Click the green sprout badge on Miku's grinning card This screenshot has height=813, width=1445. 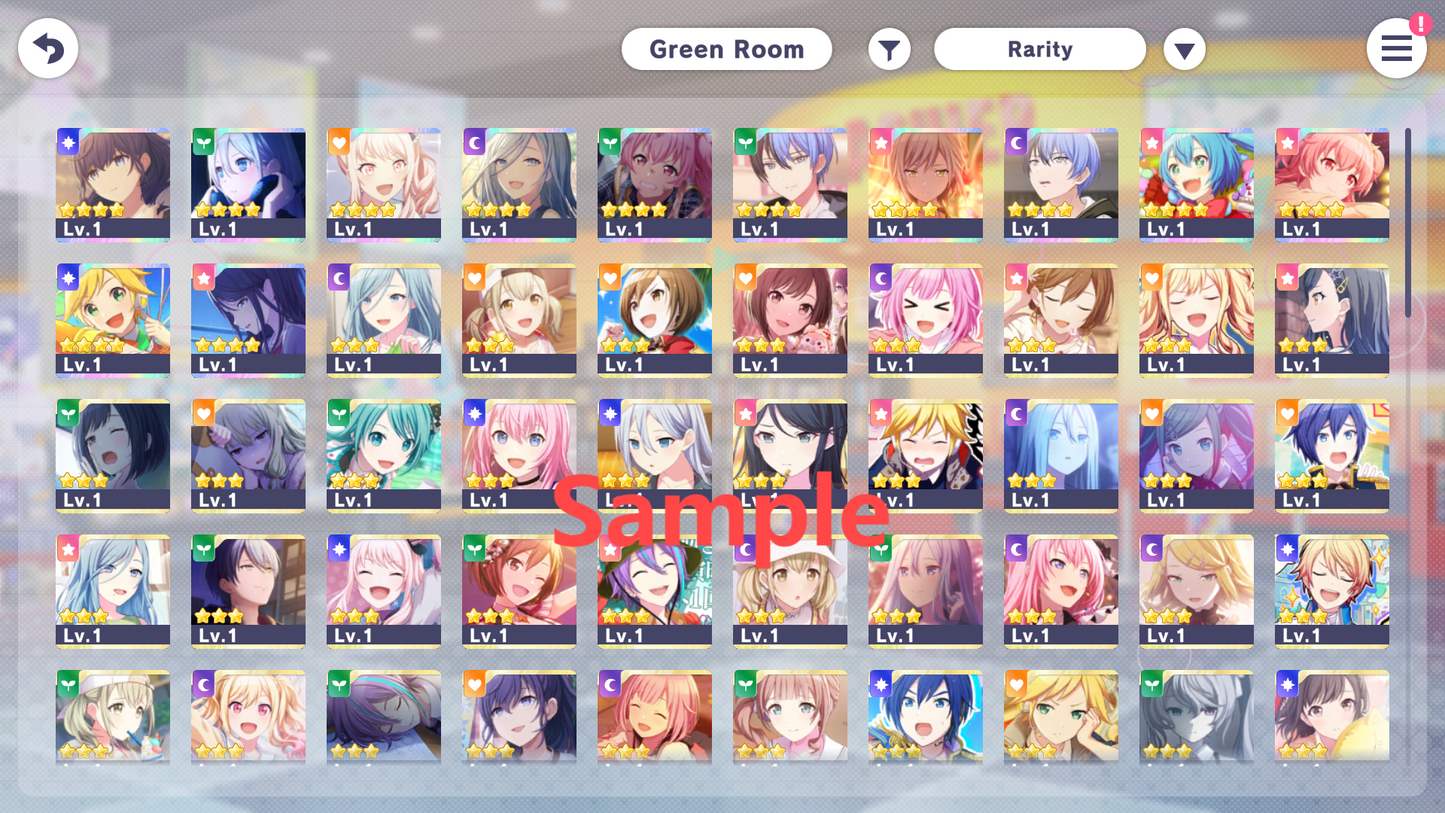pyautogui.click(x=337, y=413)
